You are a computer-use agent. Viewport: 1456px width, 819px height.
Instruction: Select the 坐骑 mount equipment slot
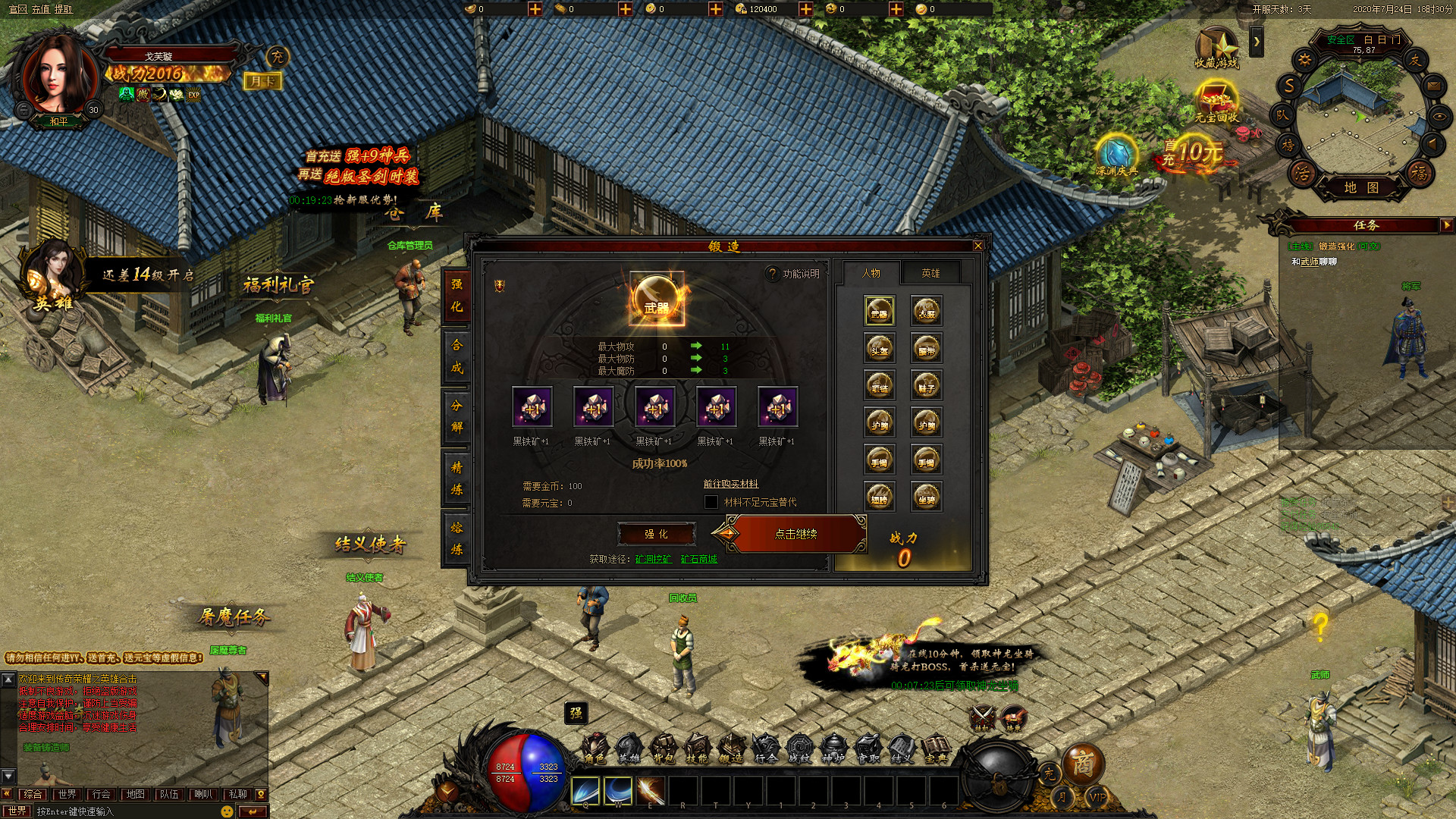(927, 497)
